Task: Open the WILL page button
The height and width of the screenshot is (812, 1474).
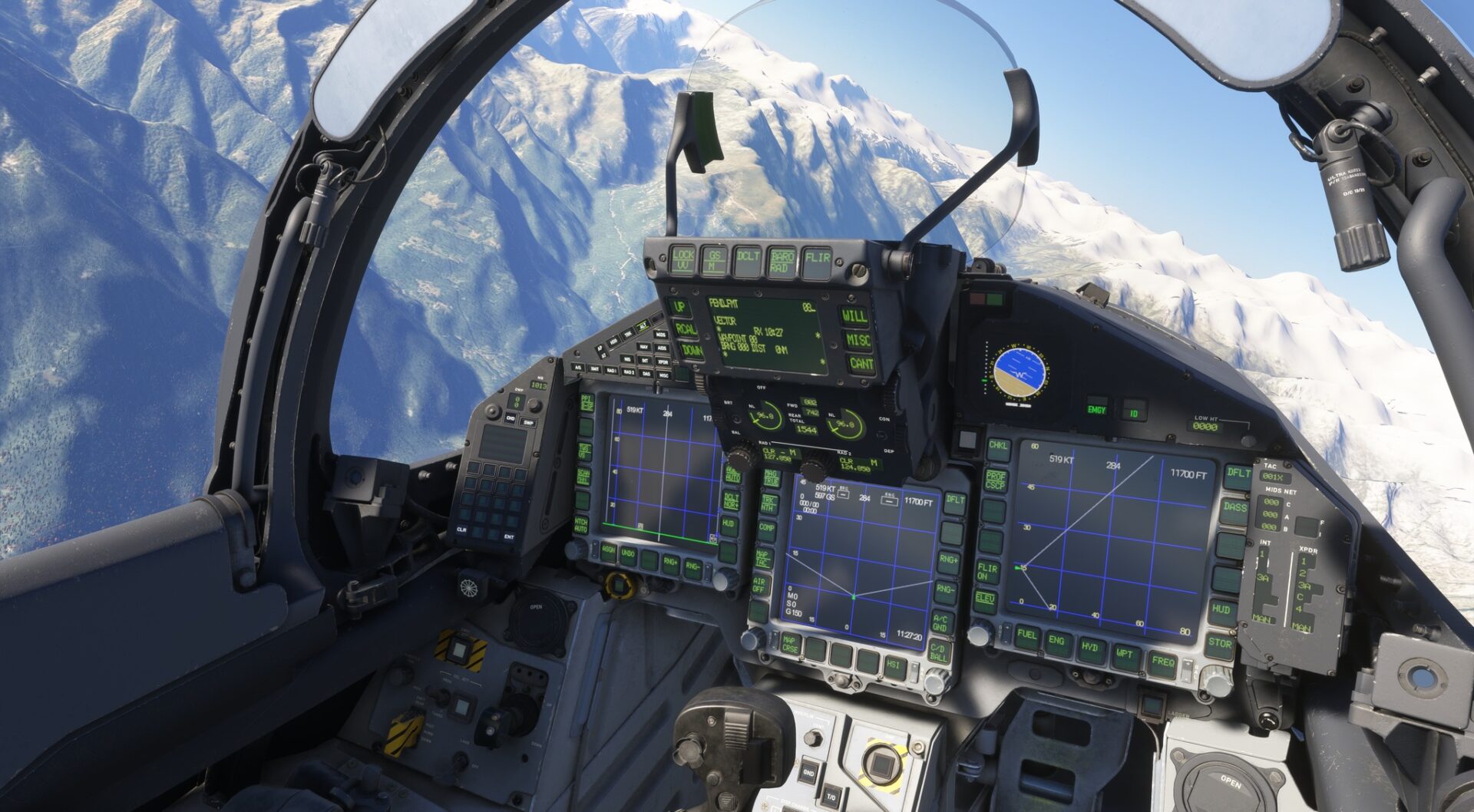Action: point(854,315)
